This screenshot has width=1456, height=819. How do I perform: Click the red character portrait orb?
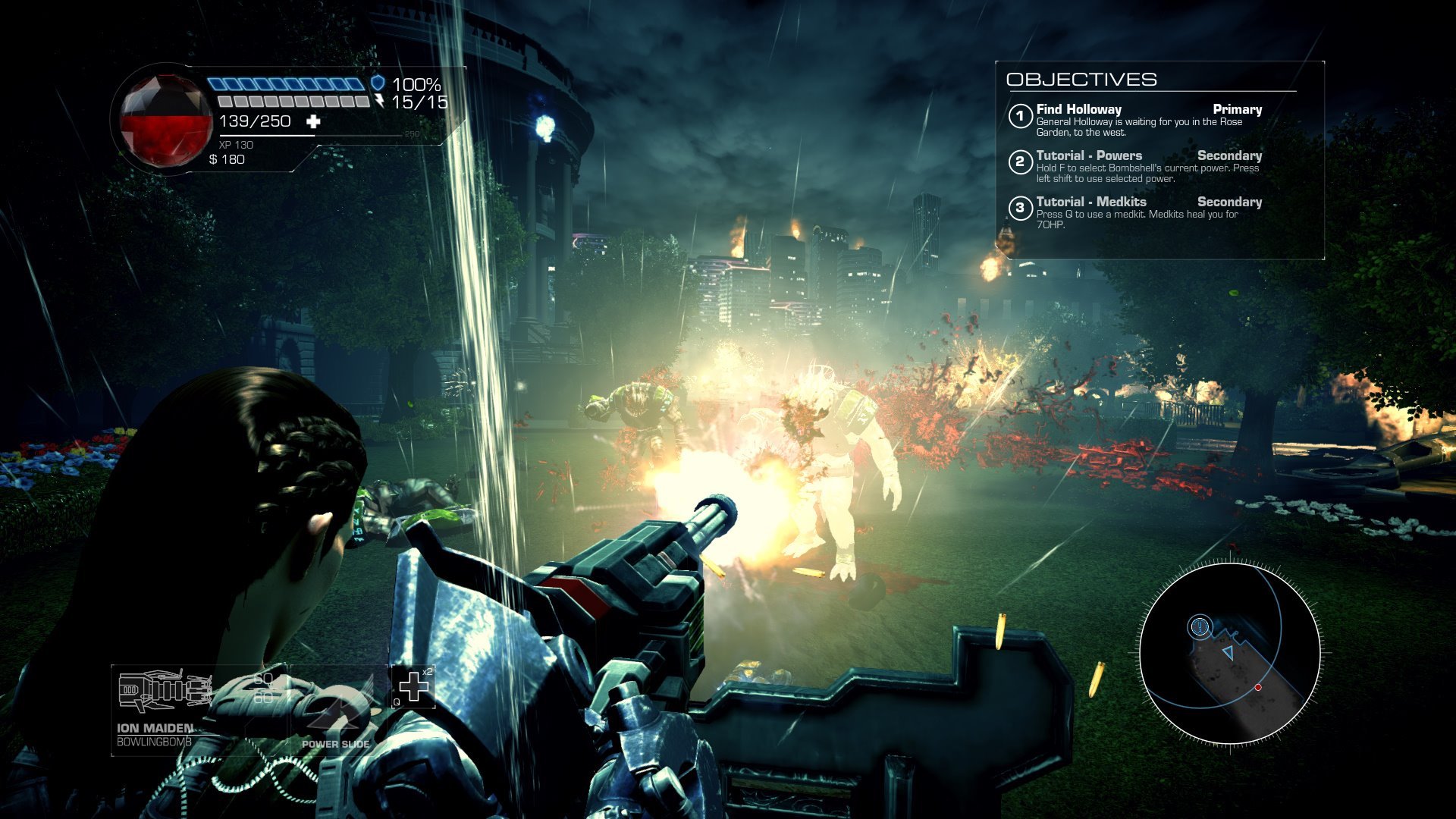[165, 120]
